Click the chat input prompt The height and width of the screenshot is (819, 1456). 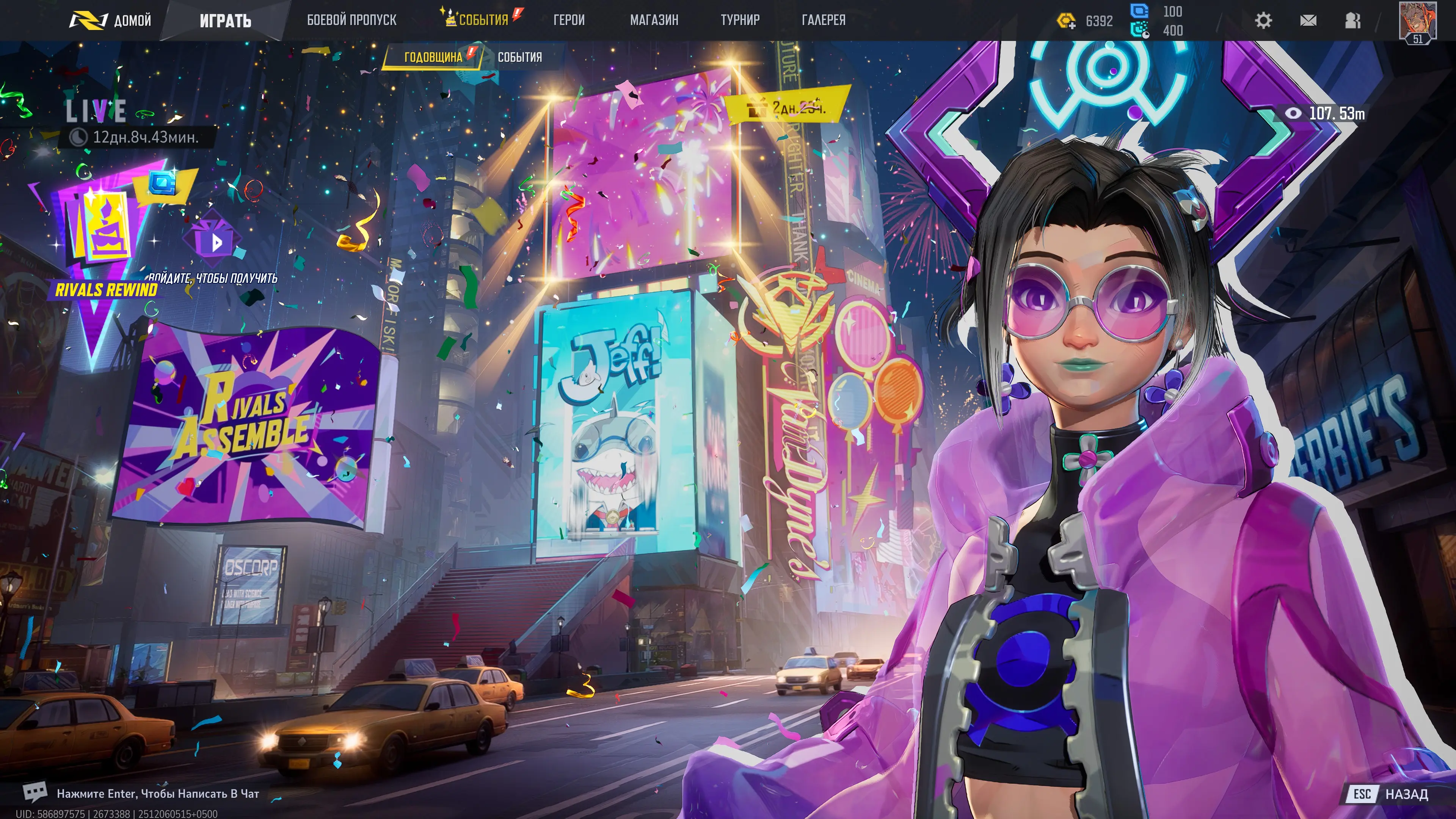tap(158, 794)
